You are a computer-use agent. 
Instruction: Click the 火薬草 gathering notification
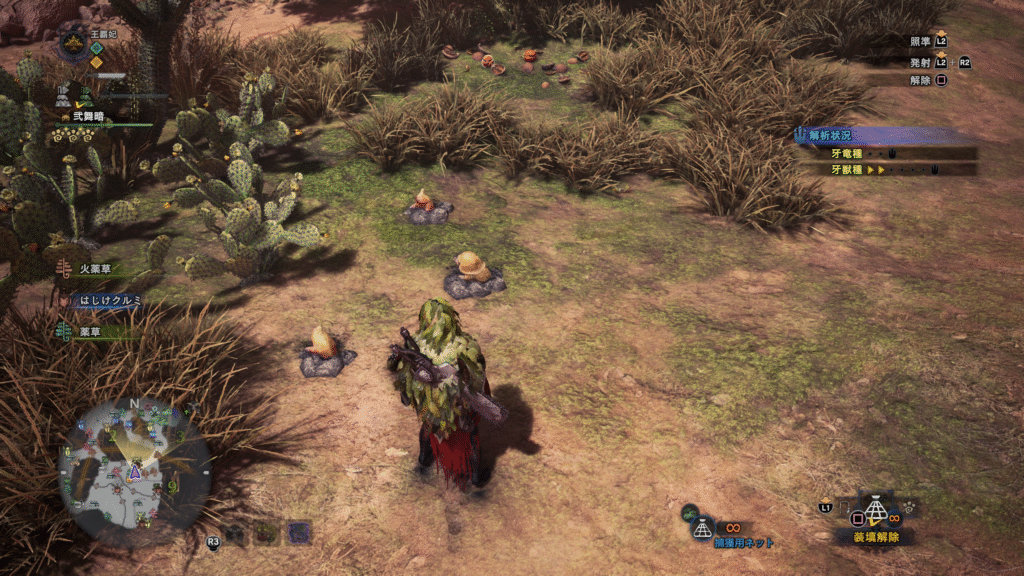pos(99,269)
